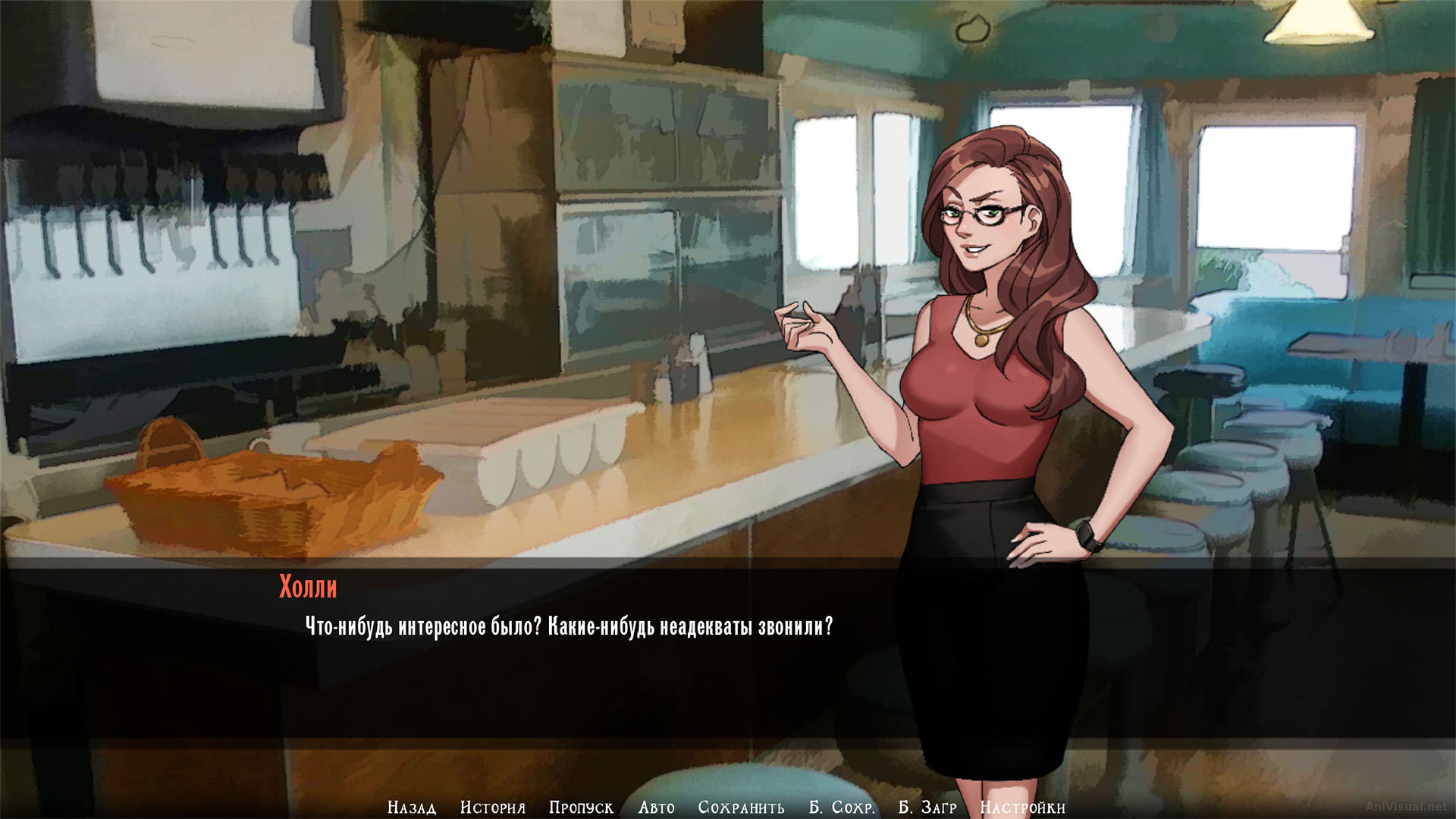Click Holly's smartwatch on her wrist

pos(1086,533)
